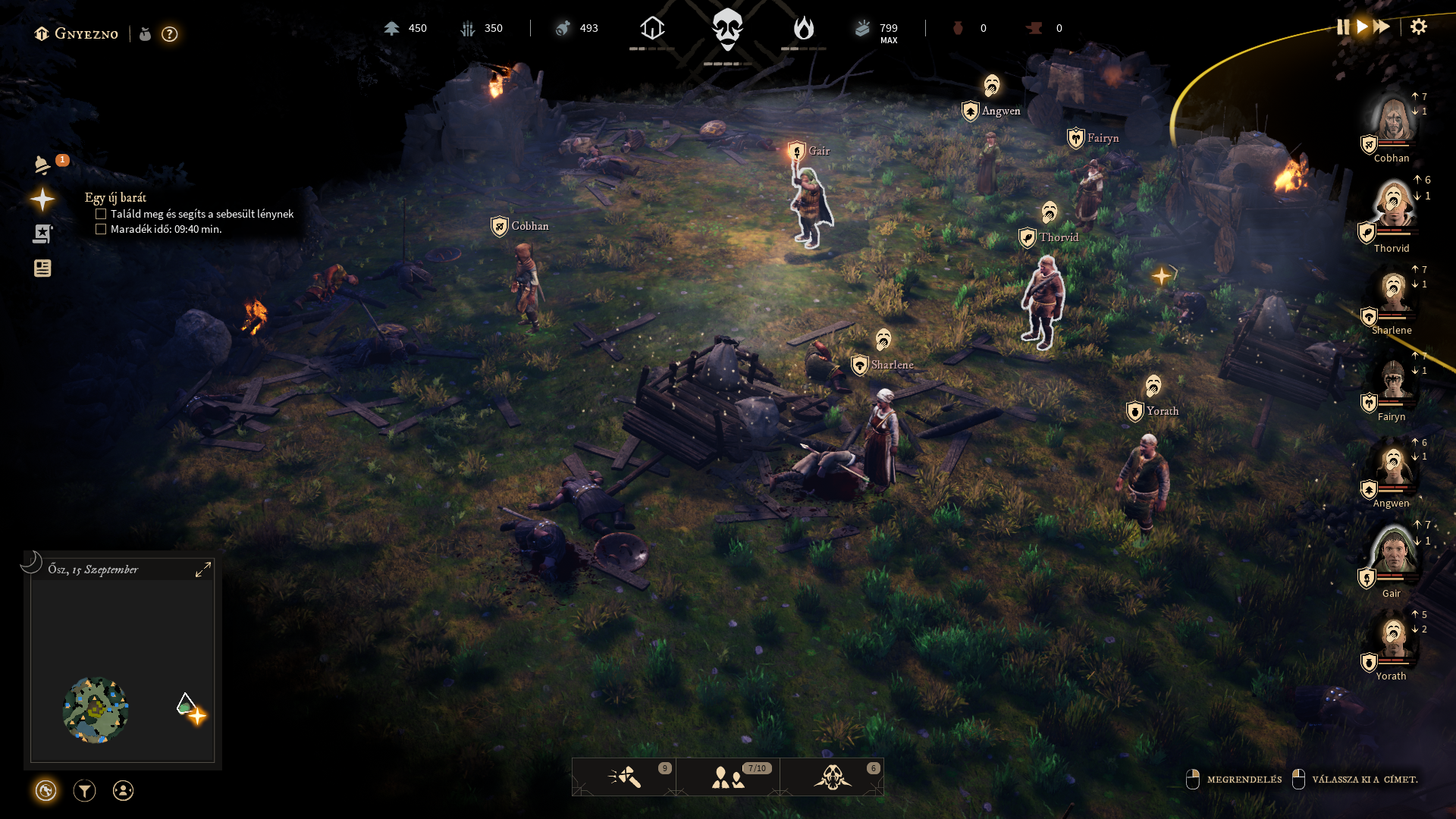Choose Sharlene's portrait
Viewport: 1456px width, 819px height.
tap(1393, 291)
